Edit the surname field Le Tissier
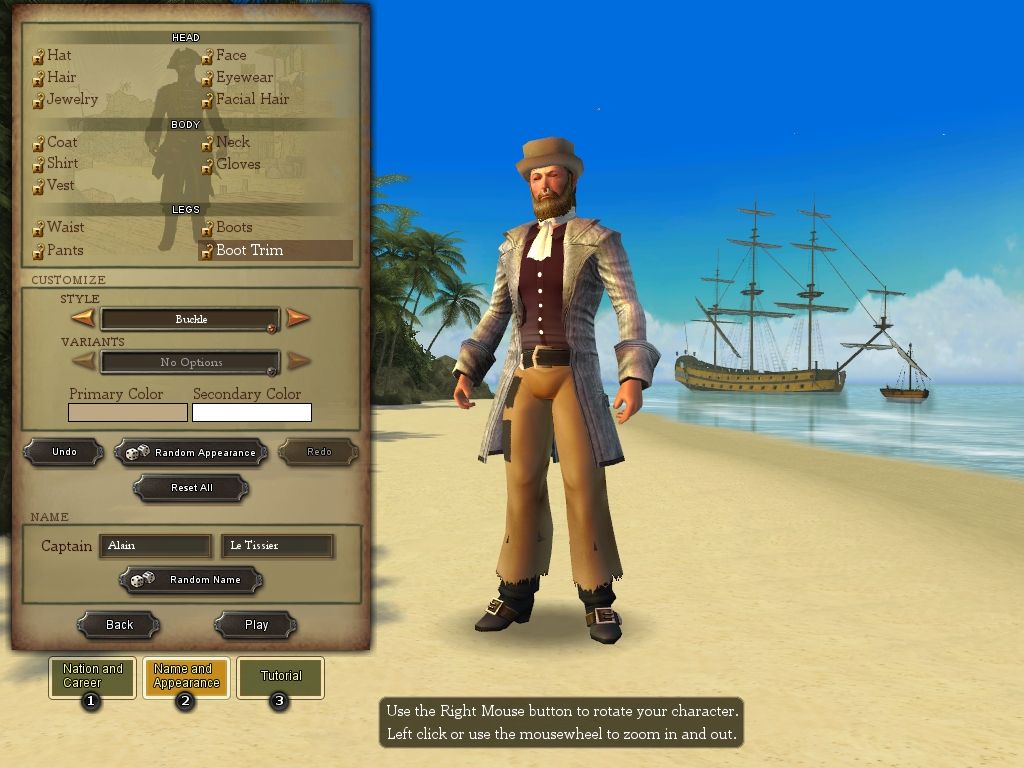1024x768 pixels. click(x=276, y=546)
